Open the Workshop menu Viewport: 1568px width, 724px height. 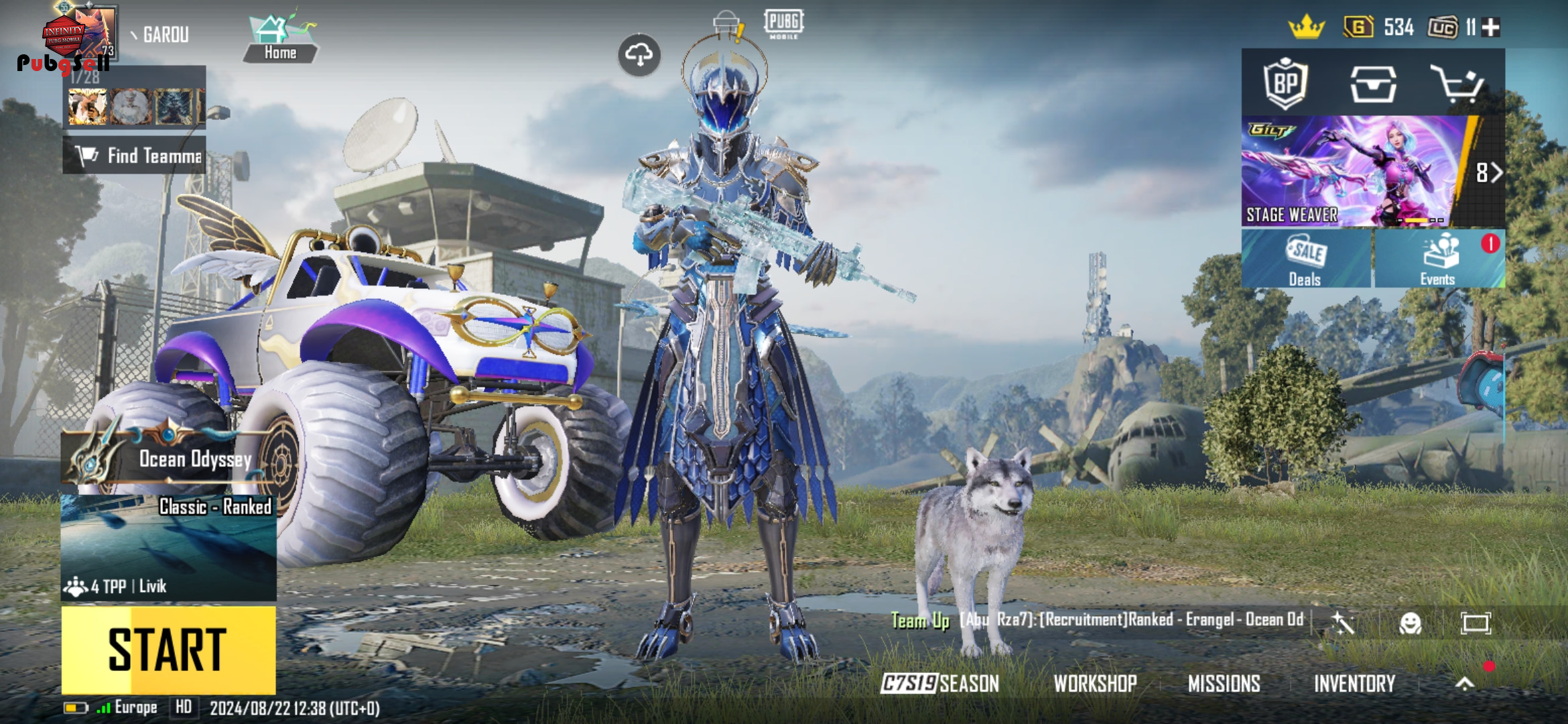1095,683
